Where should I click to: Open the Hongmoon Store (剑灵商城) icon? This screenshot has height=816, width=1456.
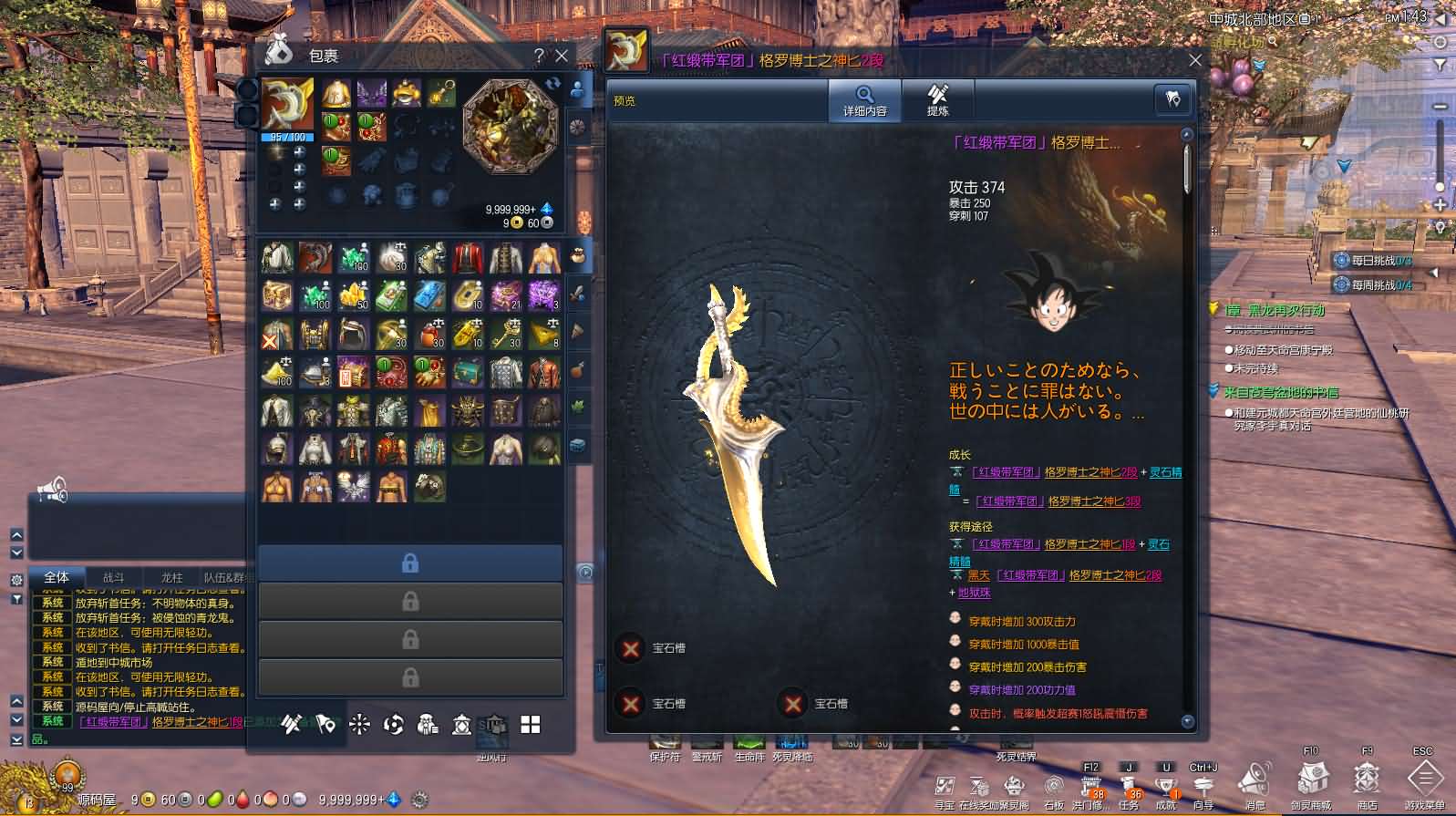coord(1313,781)
